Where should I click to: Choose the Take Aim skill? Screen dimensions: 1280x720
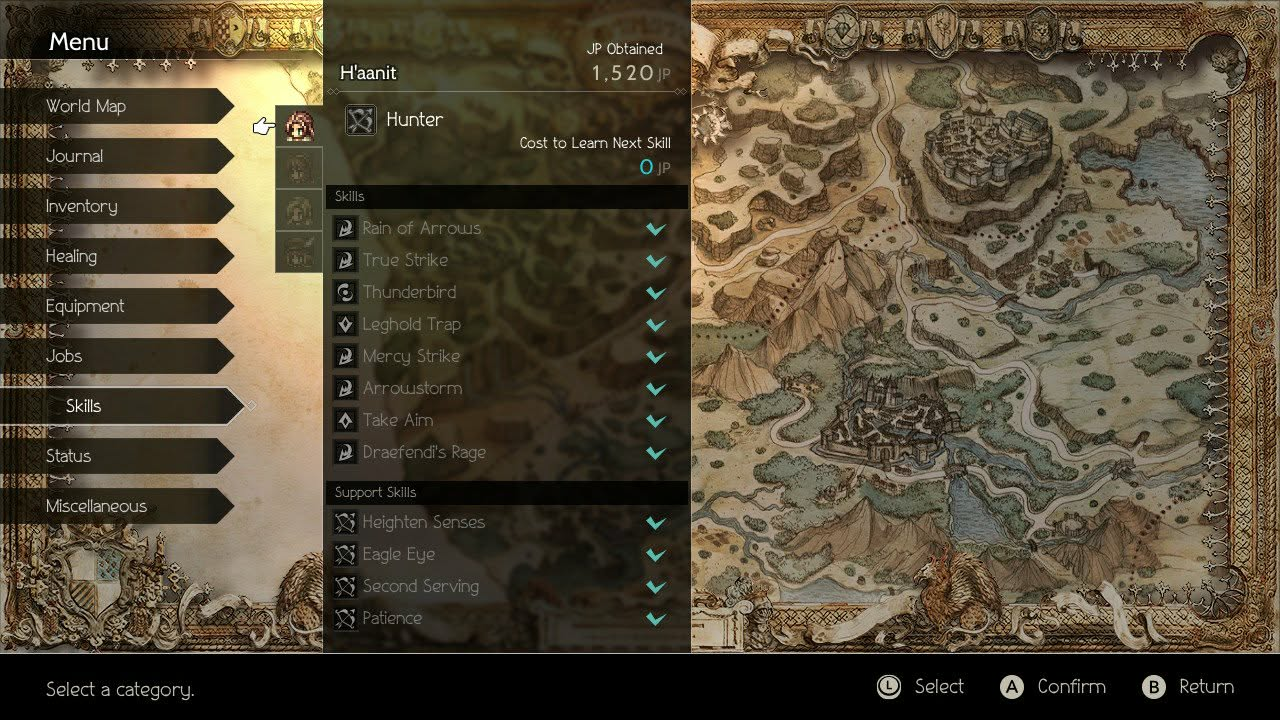click(x=397, y=420)
